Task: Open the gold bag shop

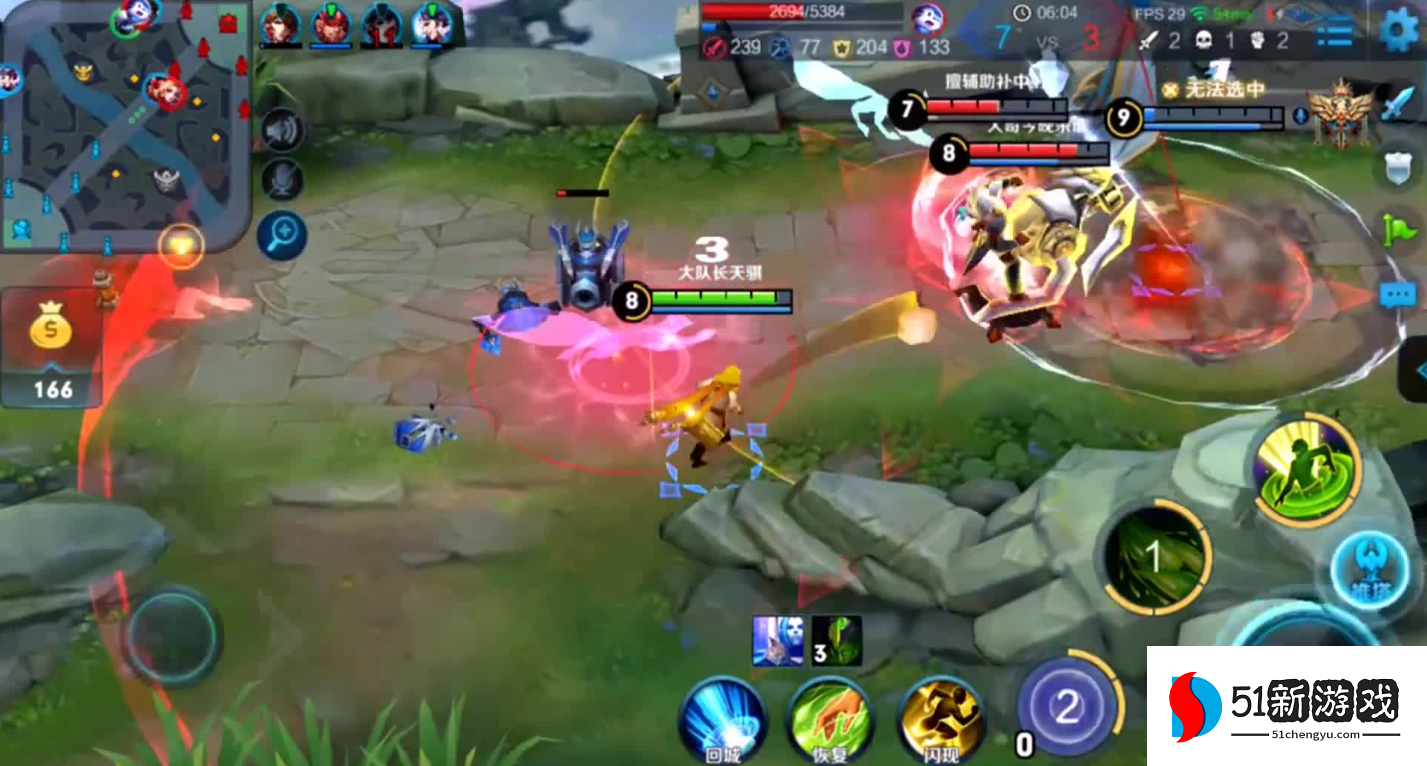Action: 50,330
